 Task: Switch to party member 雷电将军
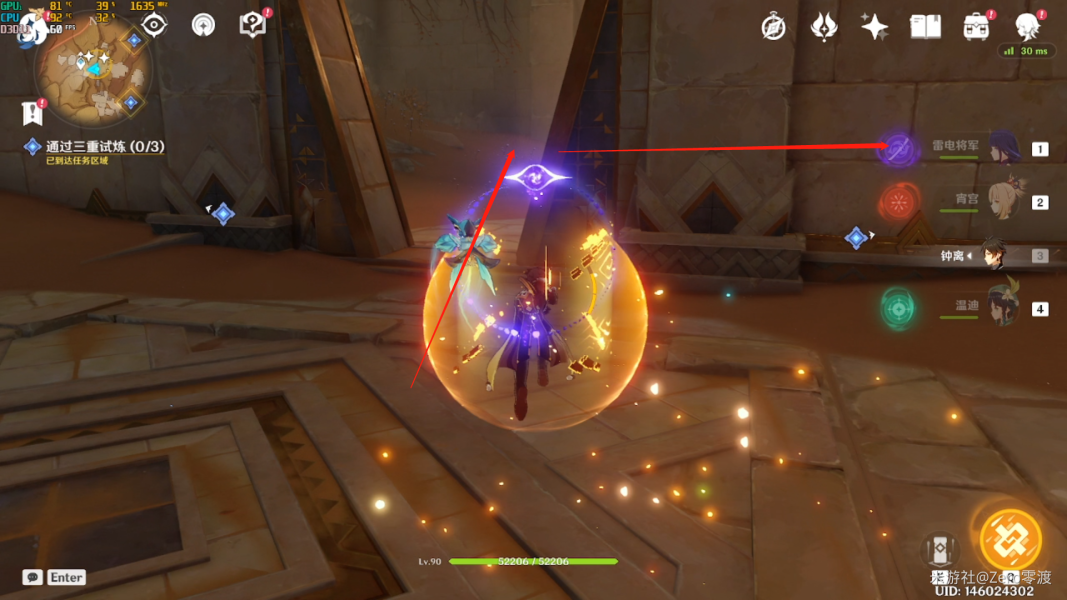[x=1003, y=149]
